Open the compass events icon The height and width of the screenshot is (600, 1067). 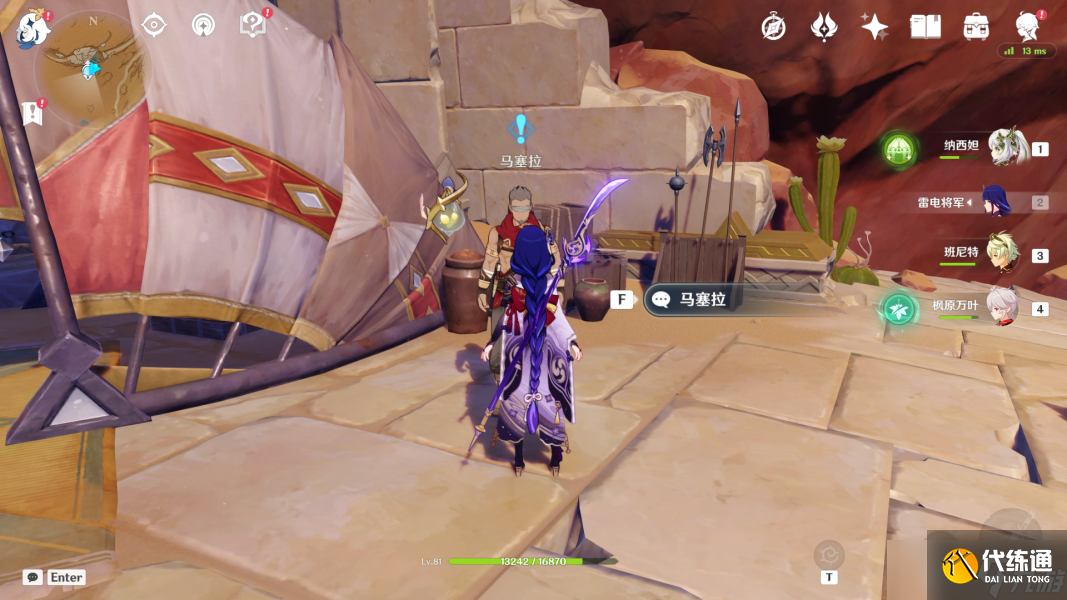(x=773, y=27)
